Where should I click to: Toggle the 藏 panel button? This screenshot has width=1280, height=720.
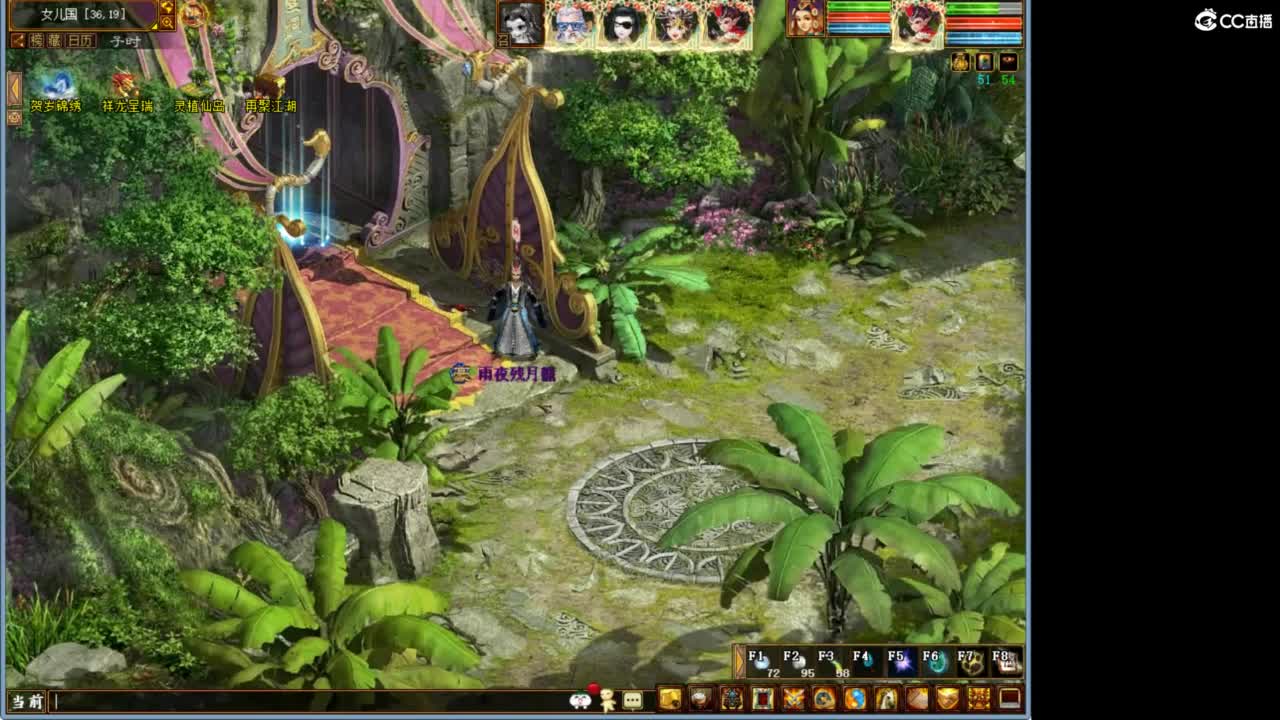(x=56, y=40)
